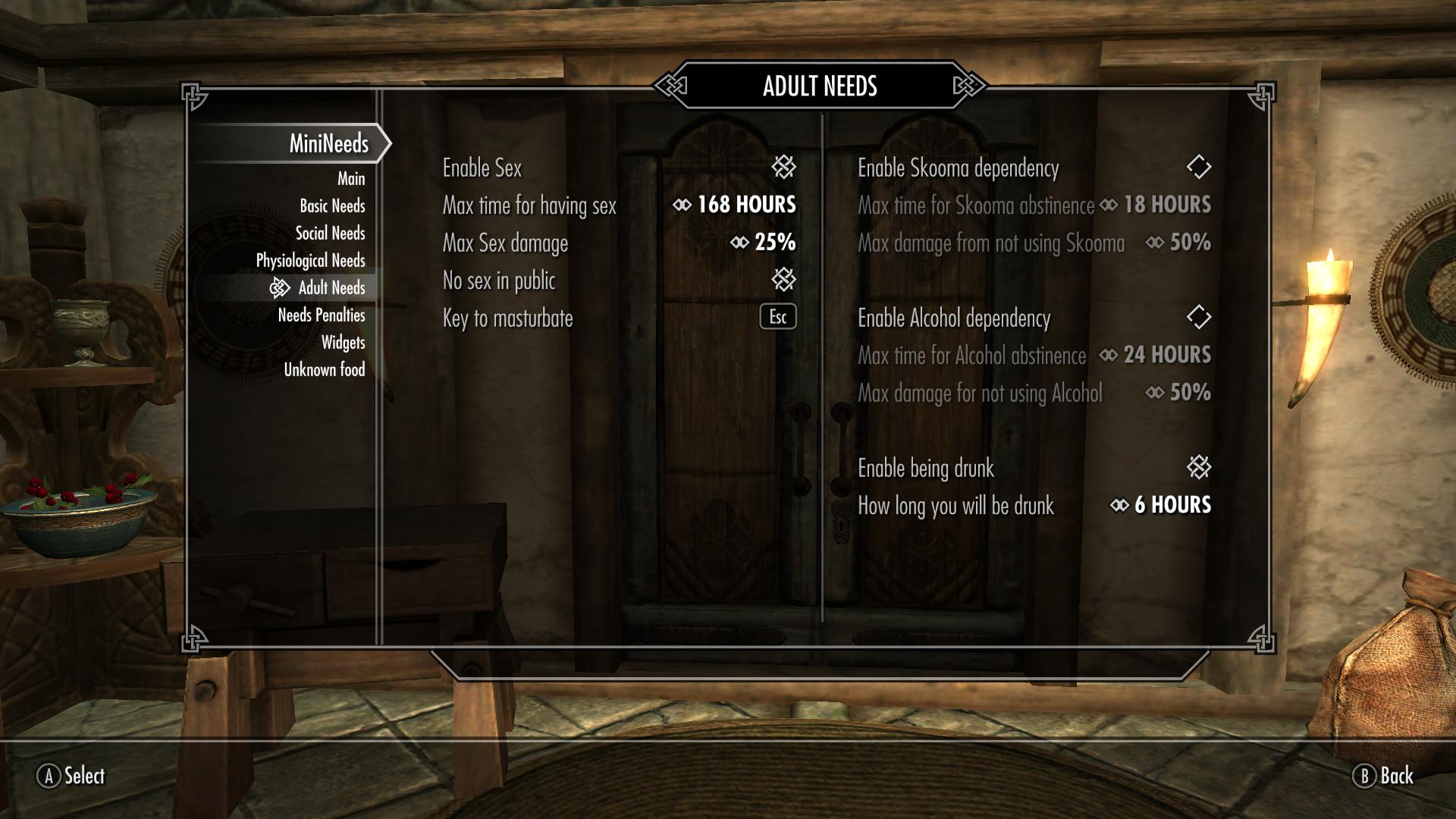
Task: Enable Alcohol dependency
Action: (1198, 317)
